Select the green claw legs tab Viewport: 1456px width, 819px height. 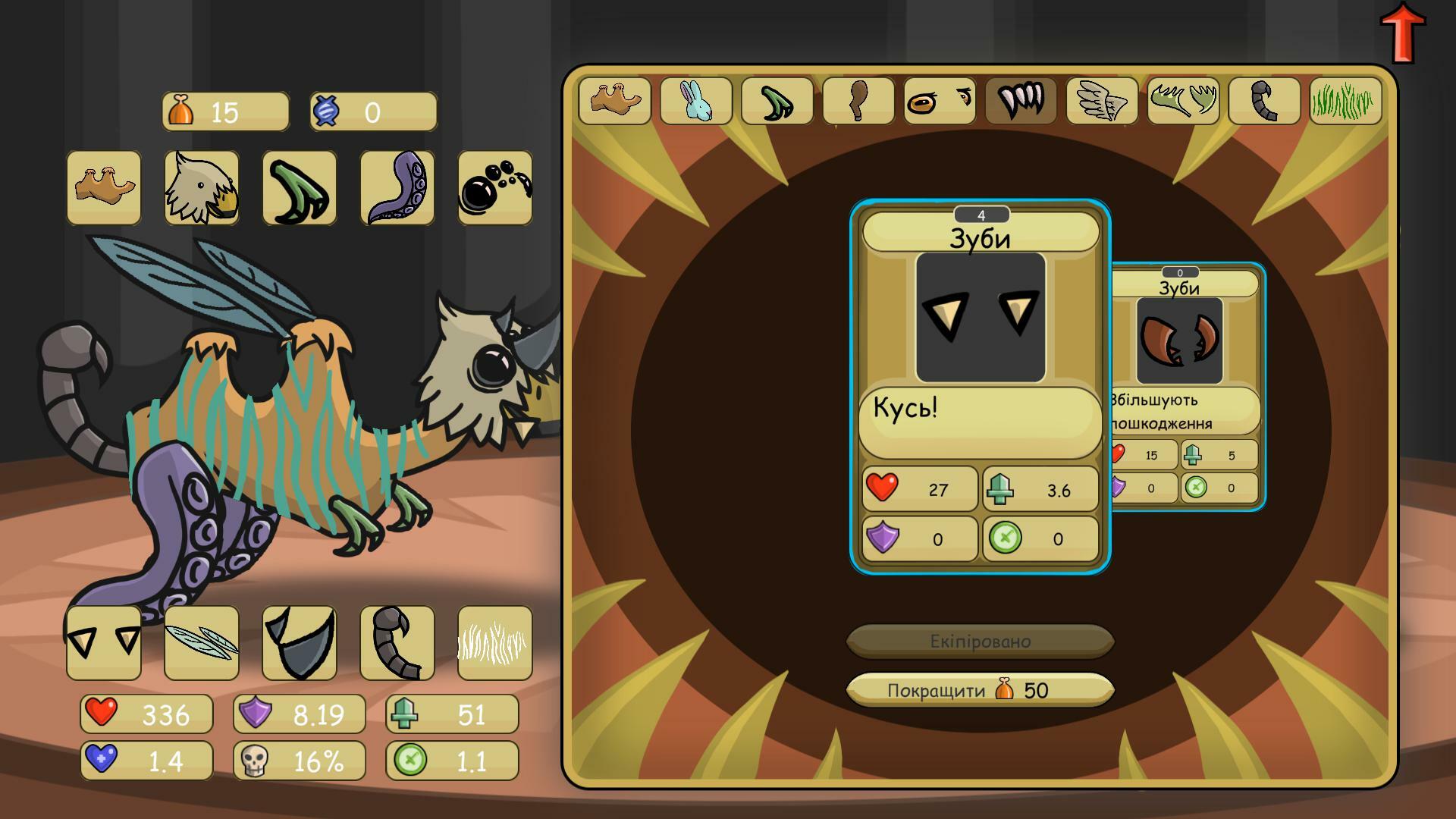click(777, 101)
